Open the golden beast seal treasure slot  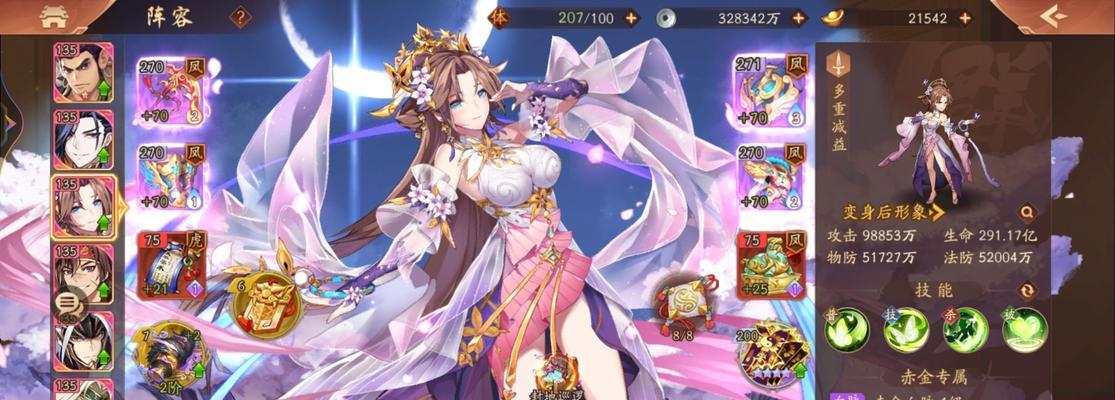tap(770, 265)
